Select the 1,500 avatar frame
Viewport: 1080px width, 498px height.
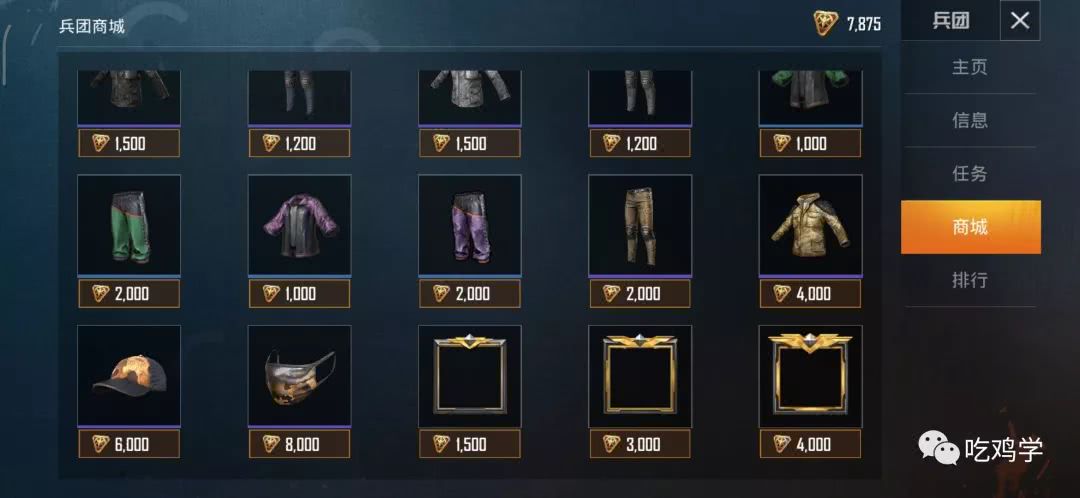469,375
